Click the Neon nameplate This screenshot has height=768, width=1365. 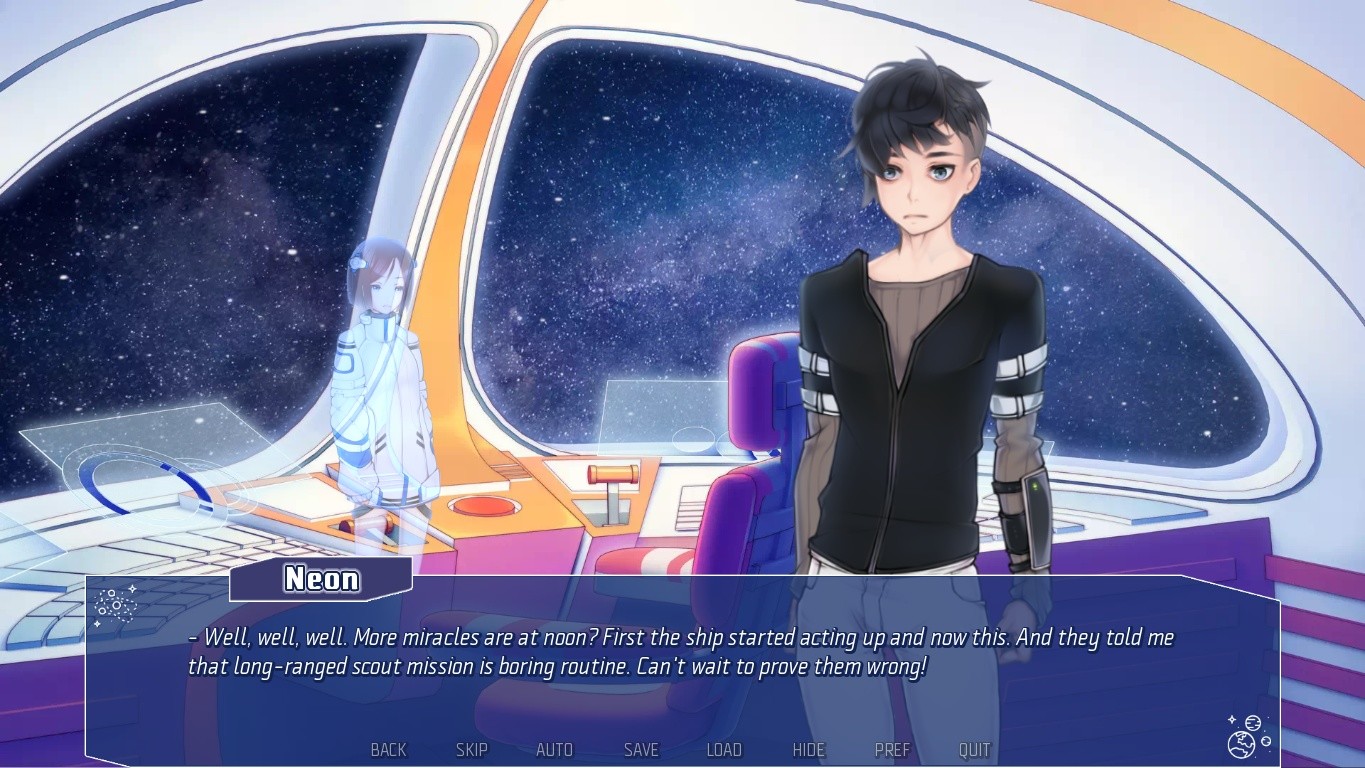click(321, 579)
